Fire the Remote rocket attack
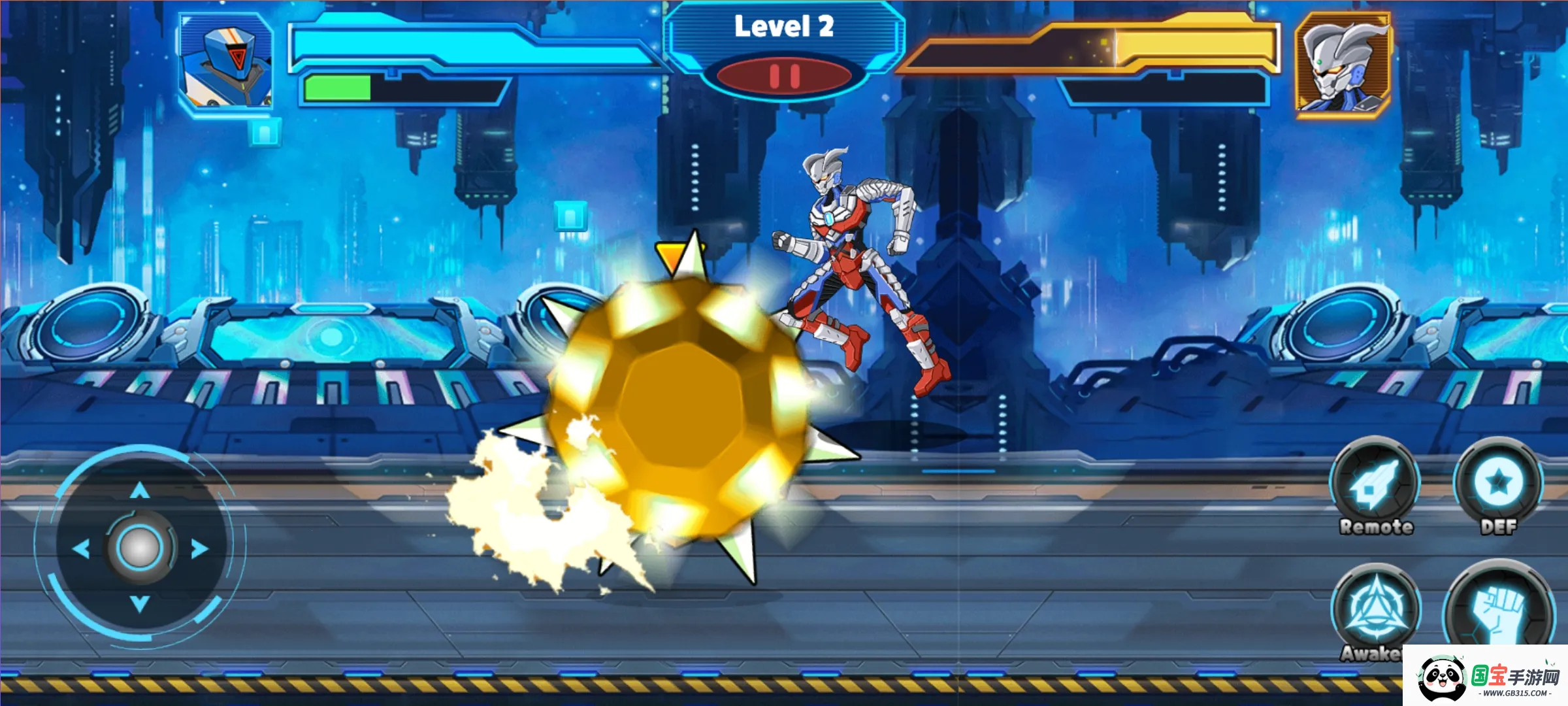 point(1375,484)
